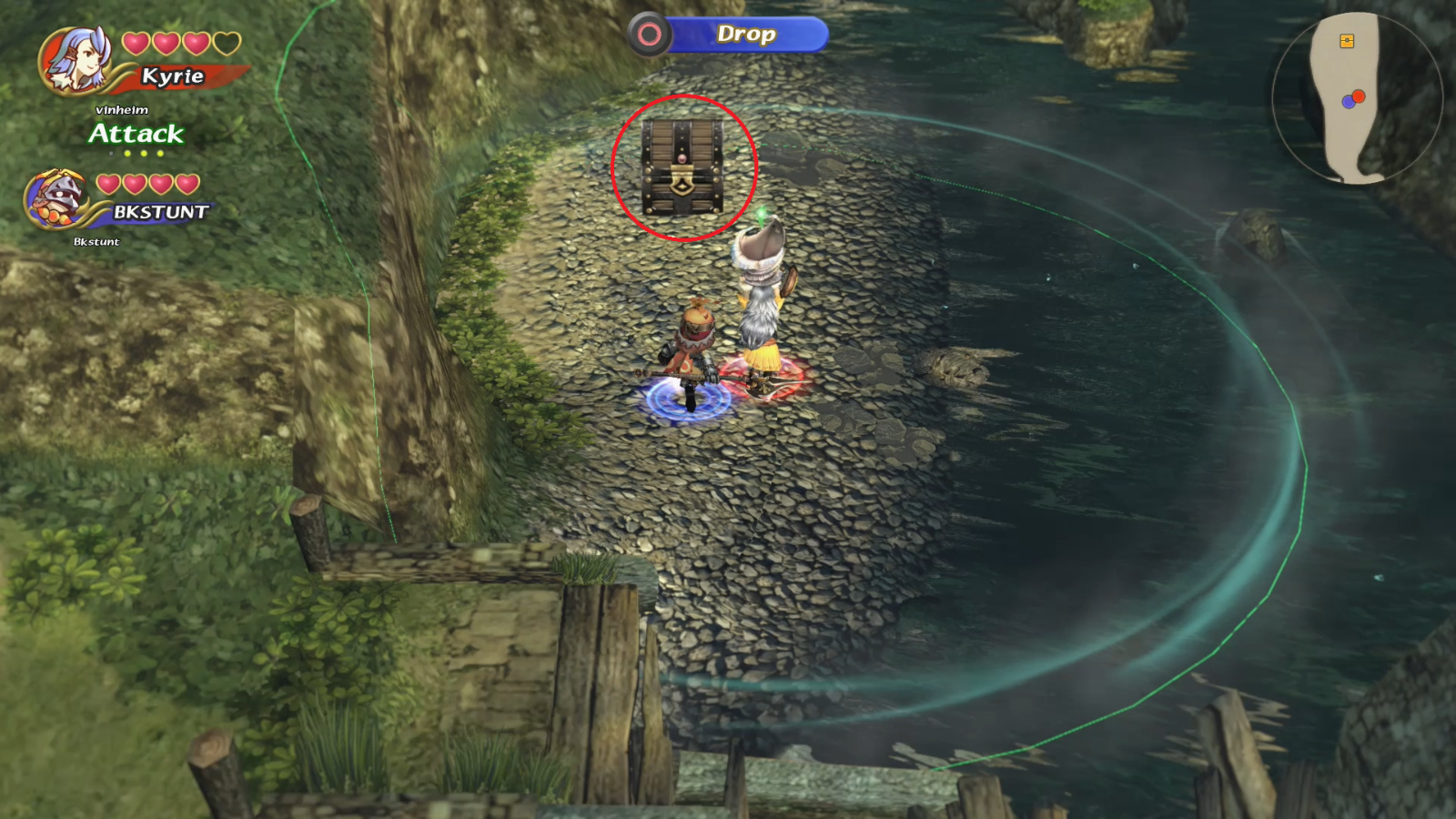Toggle the dimmed first focus dot under Attack
The height and width of the screenshot is (819, 1456).
pos(111,154)
